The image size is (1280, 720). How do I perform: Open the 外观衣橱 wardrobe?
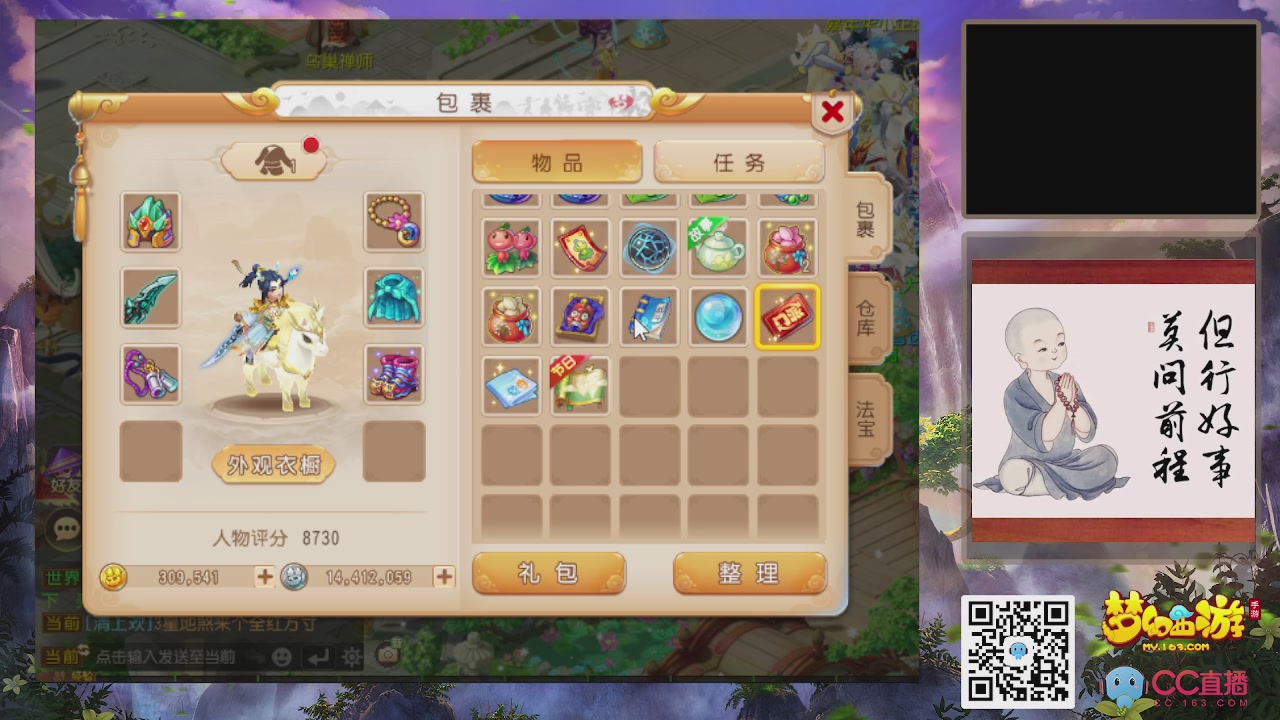tap(272, 464)
